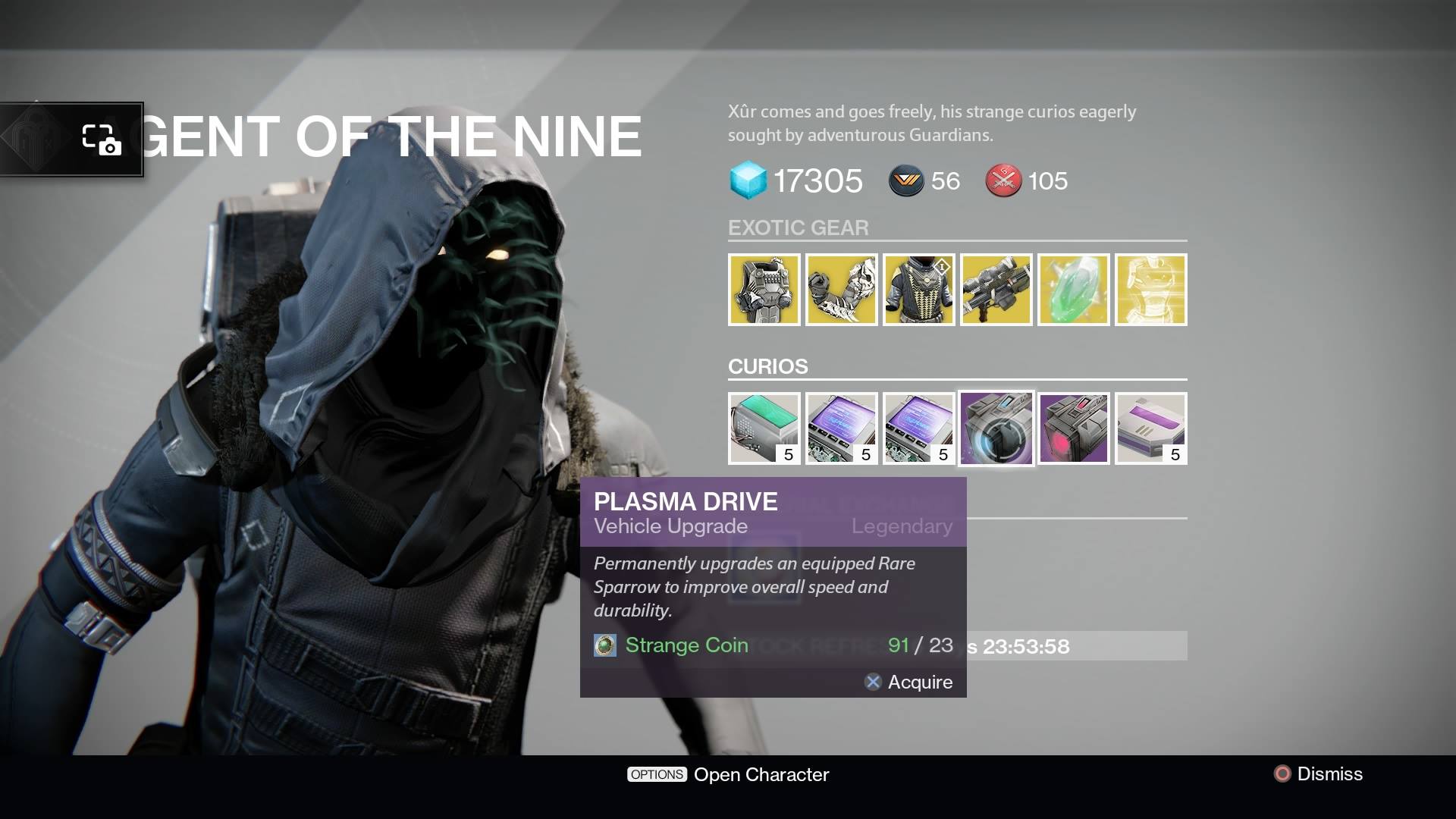Screen dimensions: 1456x819
Task: Select the clawed exotic gauntlets item
Action: pyautogui.click(x=841, y=290)
